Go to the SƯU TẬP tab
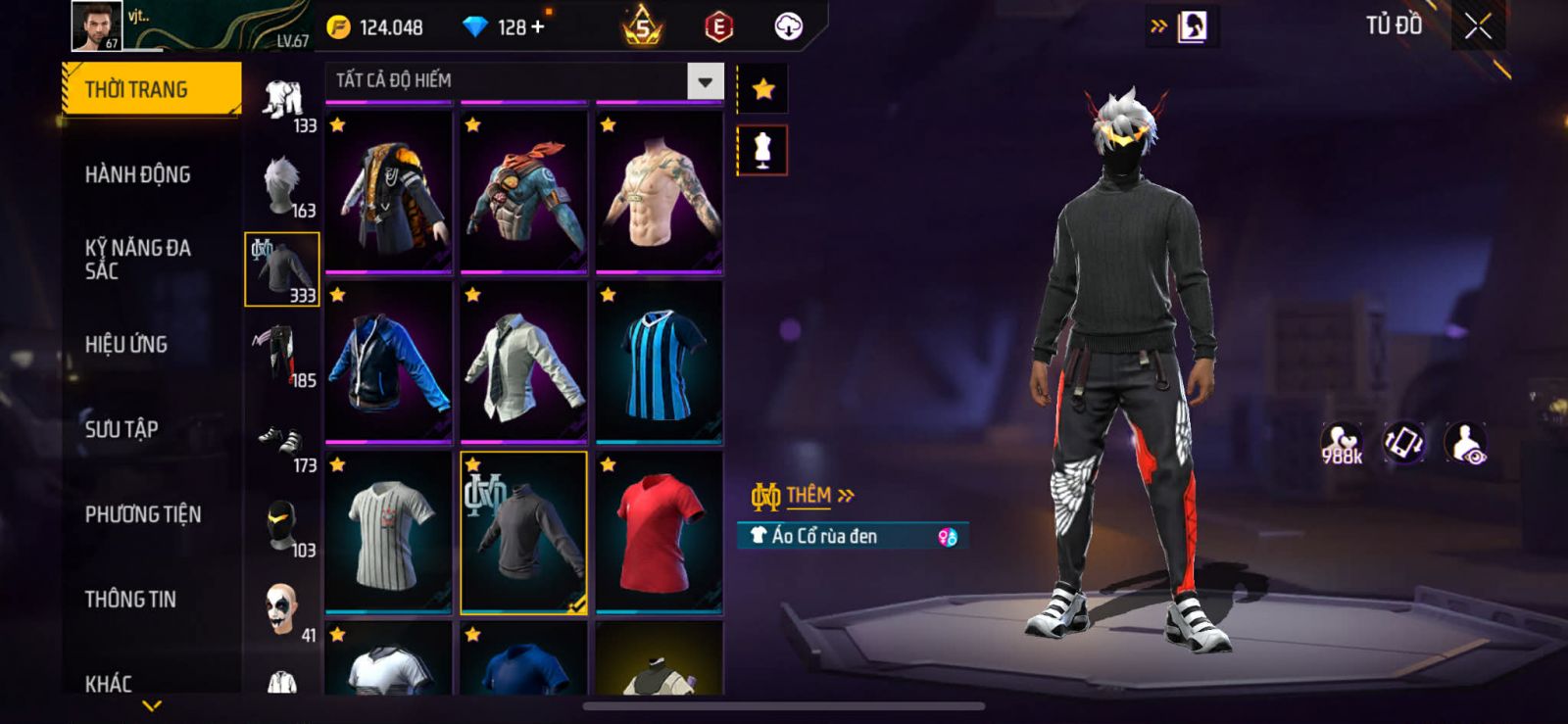This screenshot has height=724, width=1568. point(122,429)
